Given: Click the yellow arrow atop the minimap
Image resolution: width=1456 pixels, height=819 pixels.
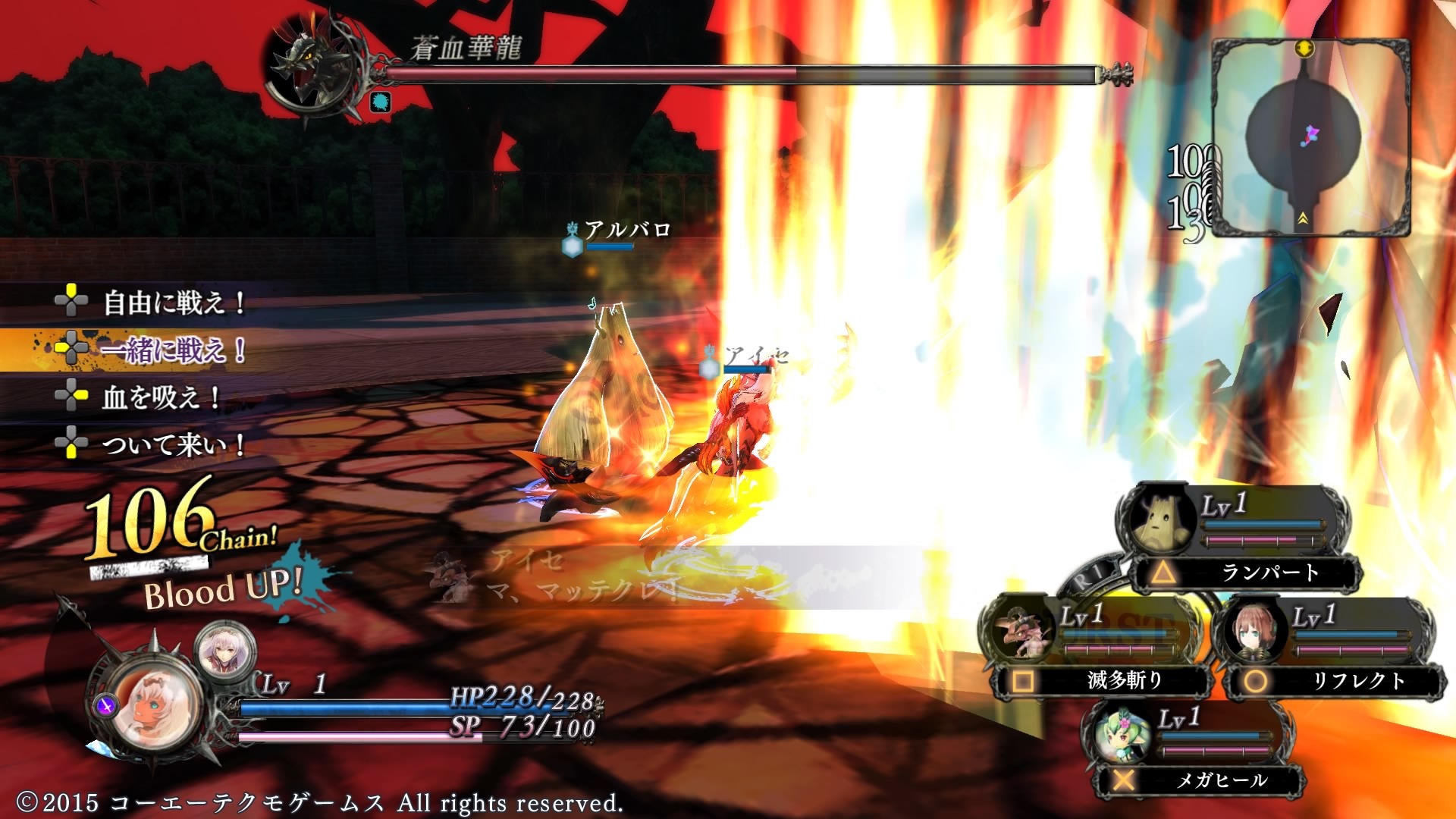Looking at the screenshot, I should 1306,47.
